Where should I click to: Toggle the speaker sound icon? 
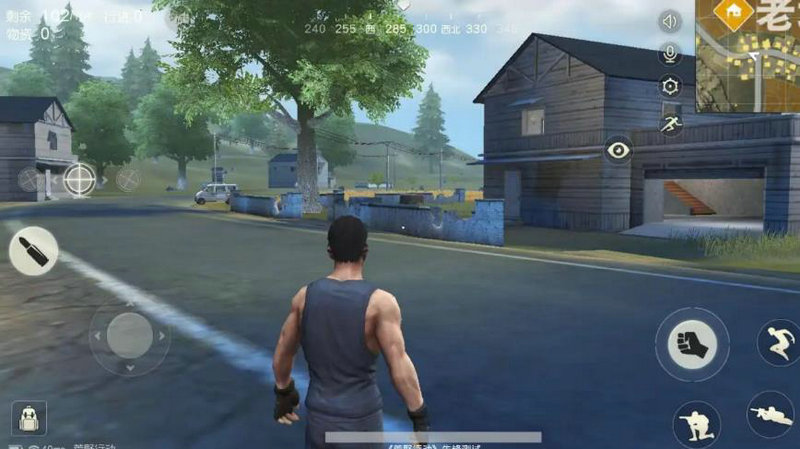(669, 21)
